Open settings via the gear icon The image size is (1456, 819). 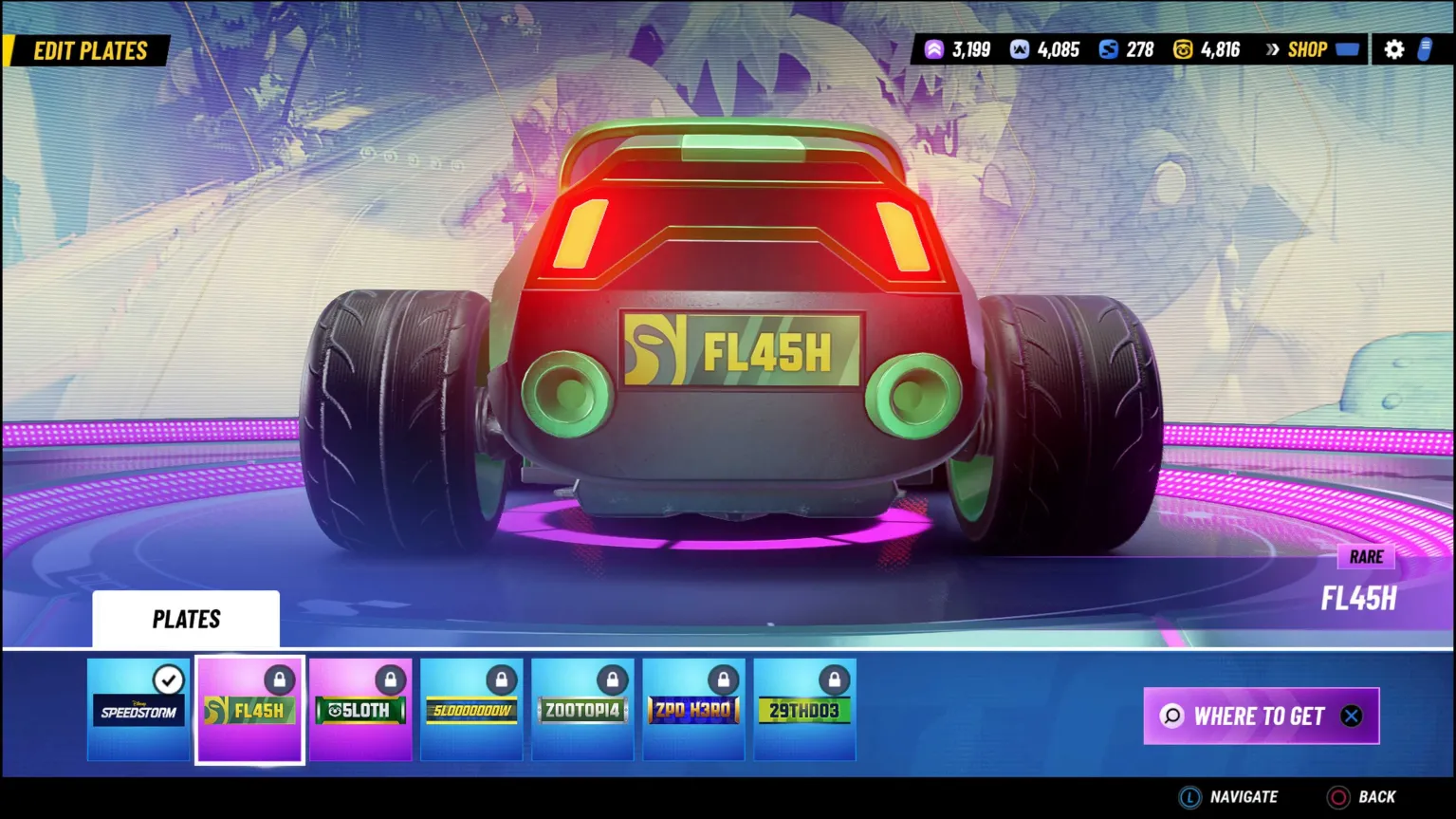(1393, 49)
